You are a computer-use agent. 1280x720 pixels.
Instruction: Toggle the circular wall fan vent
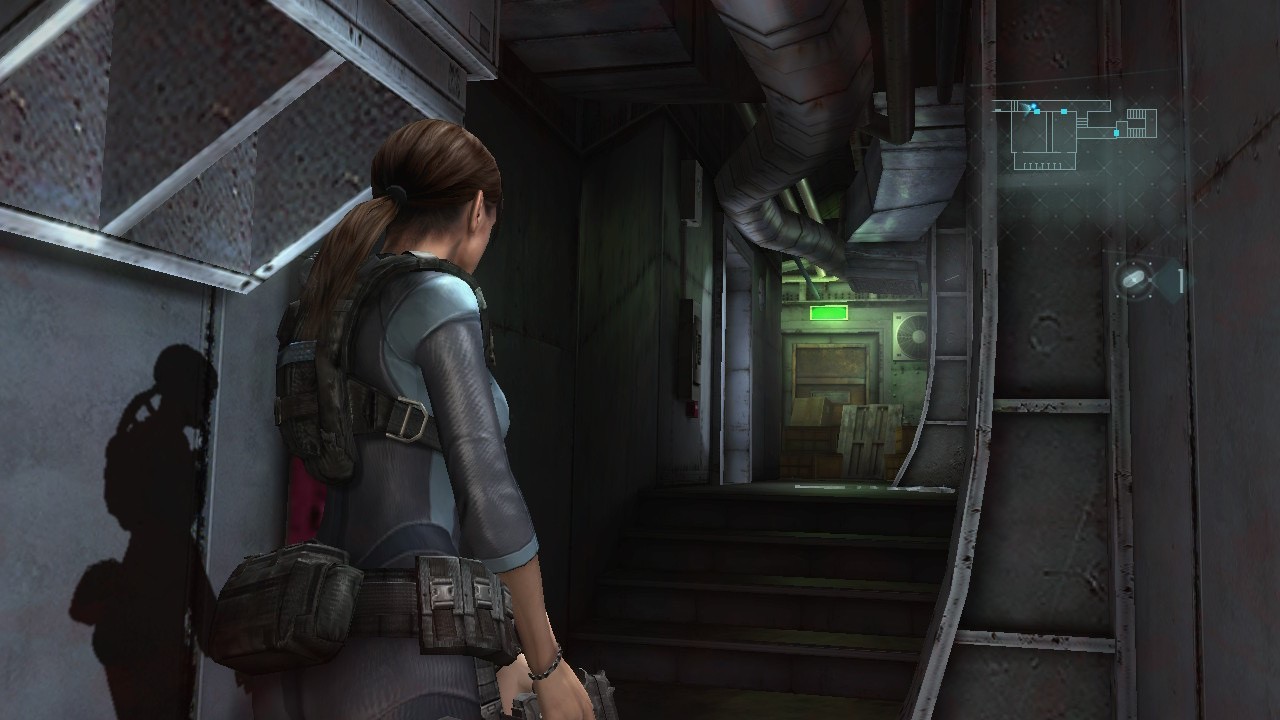tap(913, 334)
